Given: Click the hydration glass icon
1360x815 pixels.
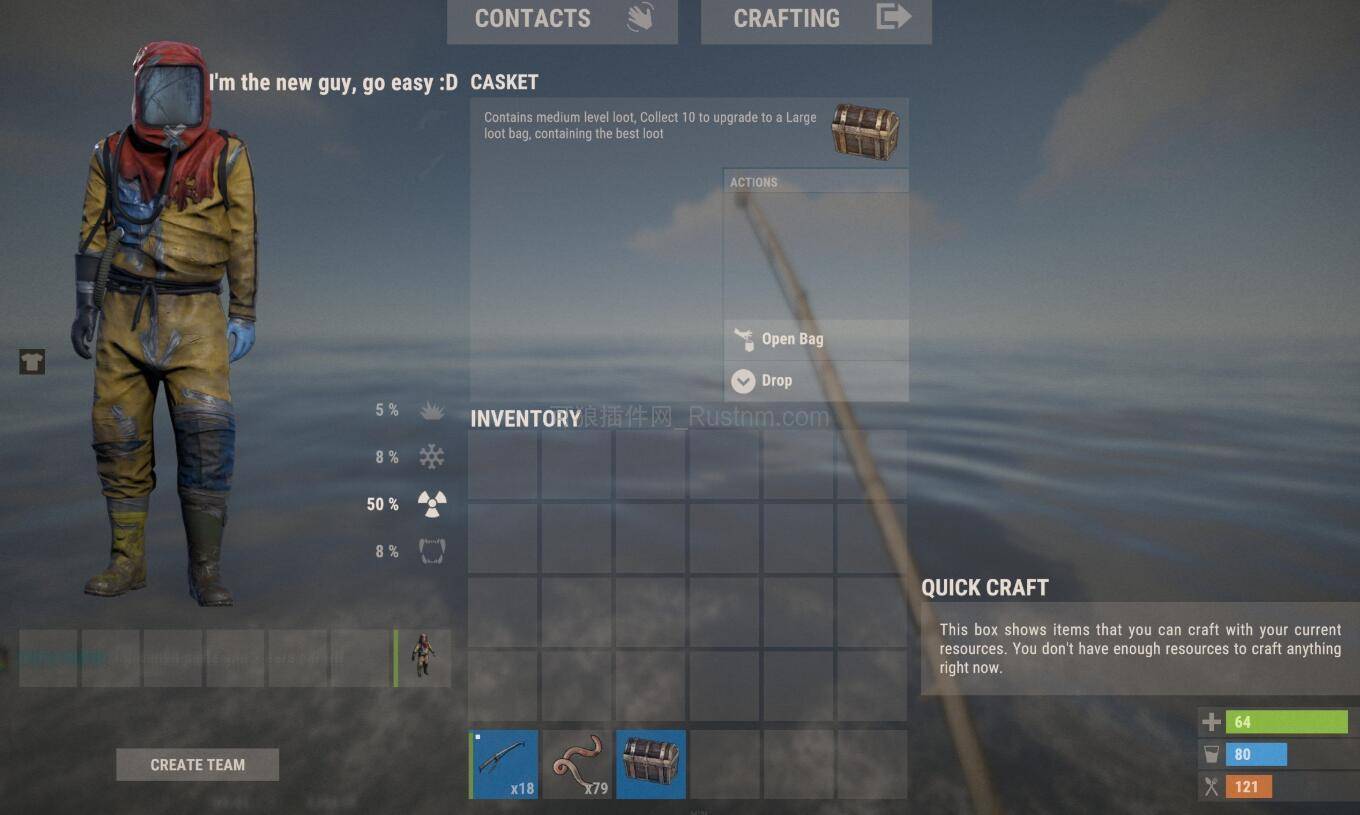Looking at the screenshot, I should point(1209,754).
